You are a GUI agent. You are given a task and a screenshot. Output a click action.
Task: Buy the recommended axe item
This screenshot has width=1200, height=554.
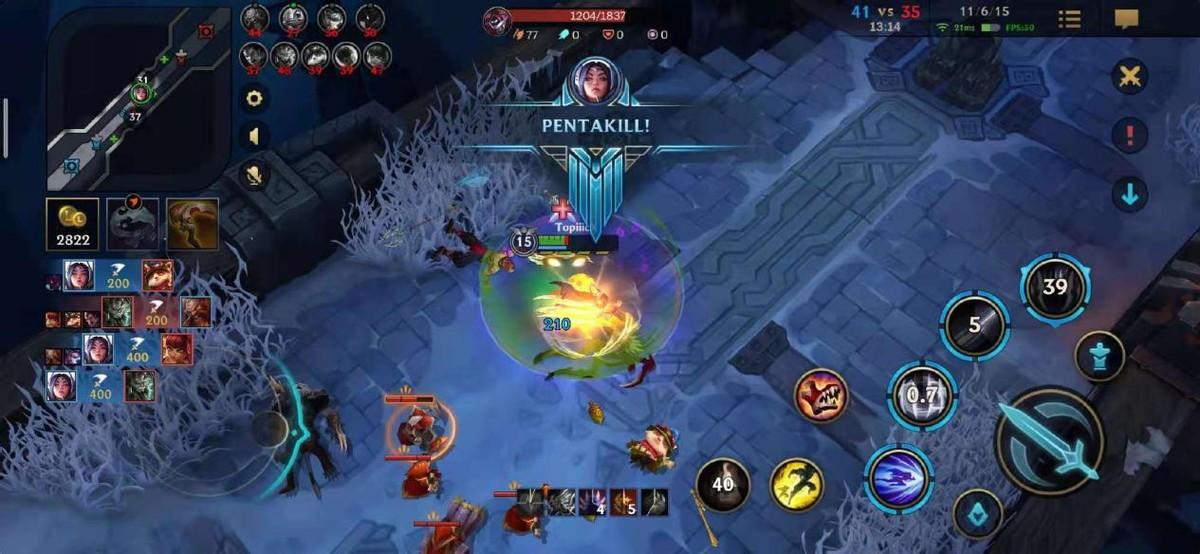point(192,224)
